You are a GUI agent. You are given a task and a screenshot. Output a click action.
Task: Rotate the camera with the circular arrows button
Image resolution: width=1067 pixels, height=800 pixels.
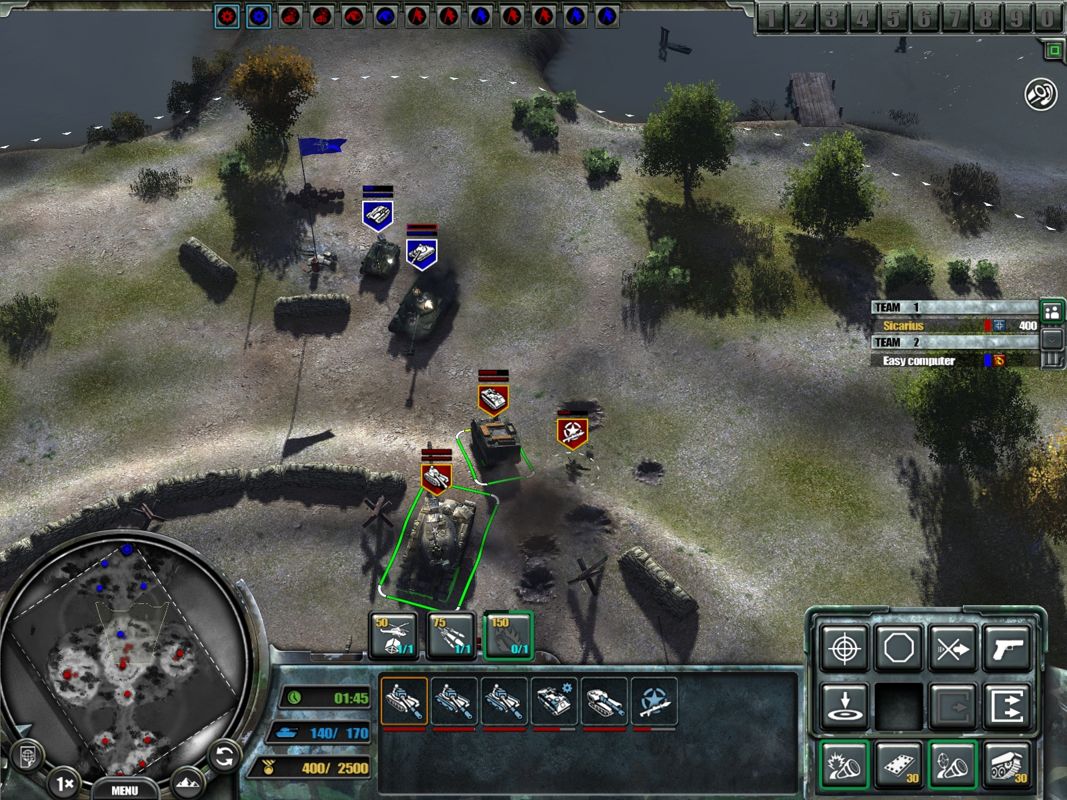coord(226,755)
